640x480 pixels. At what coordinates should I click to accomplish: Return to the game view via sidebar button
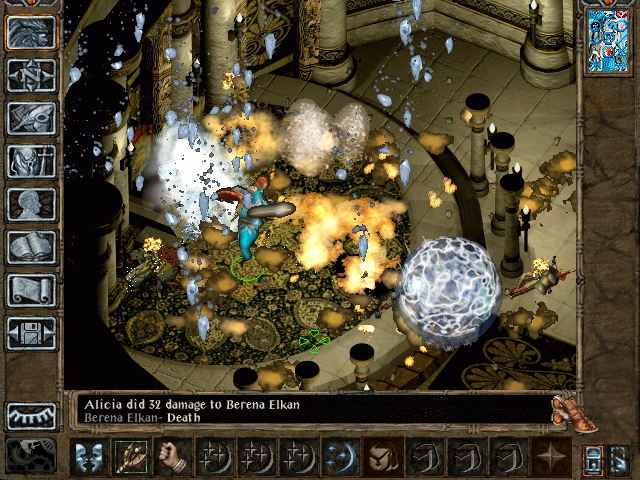click(x=31, y=33)
